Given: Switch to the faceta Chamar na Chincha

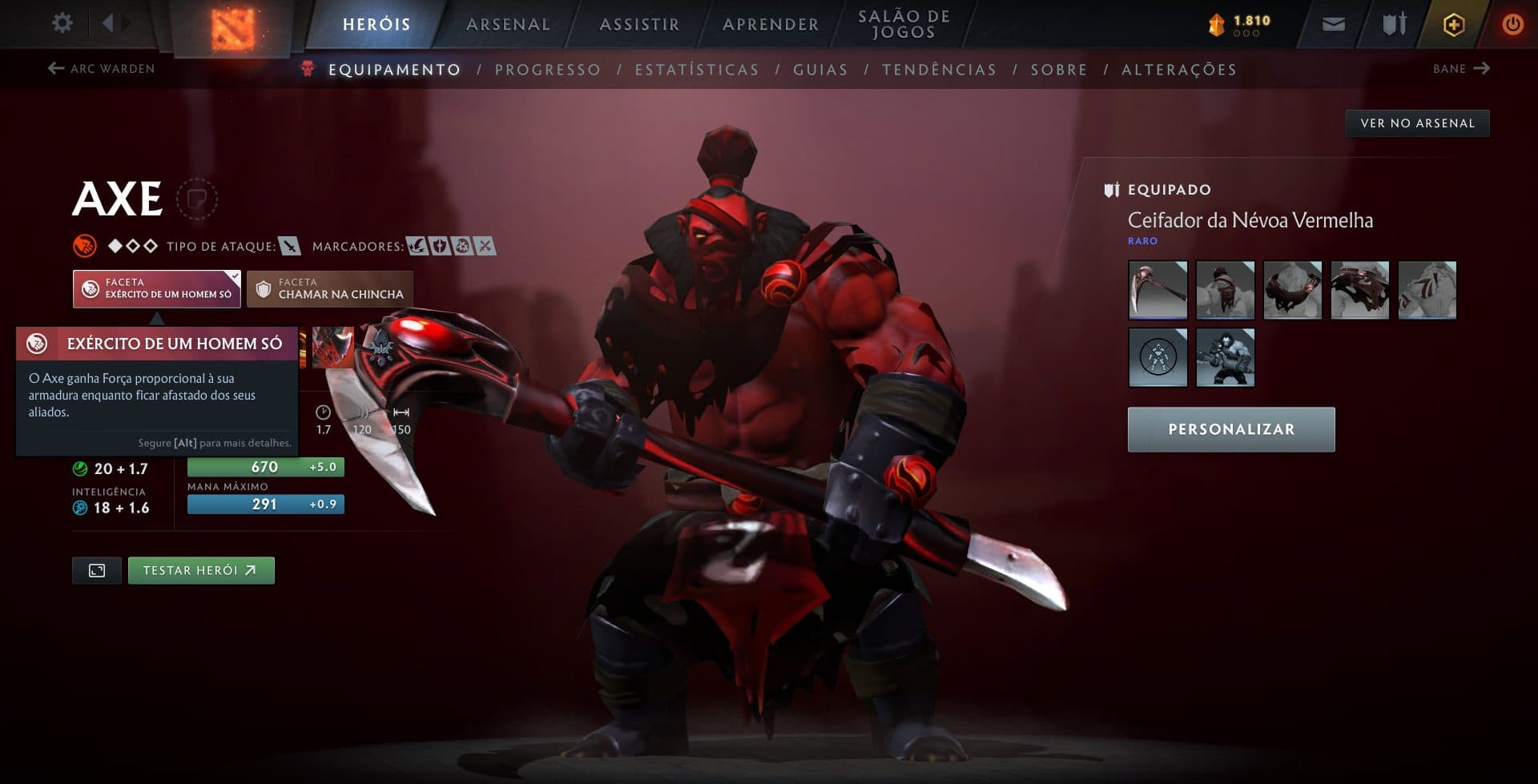Looking at the screenshot, I should [x=328, y=289].
